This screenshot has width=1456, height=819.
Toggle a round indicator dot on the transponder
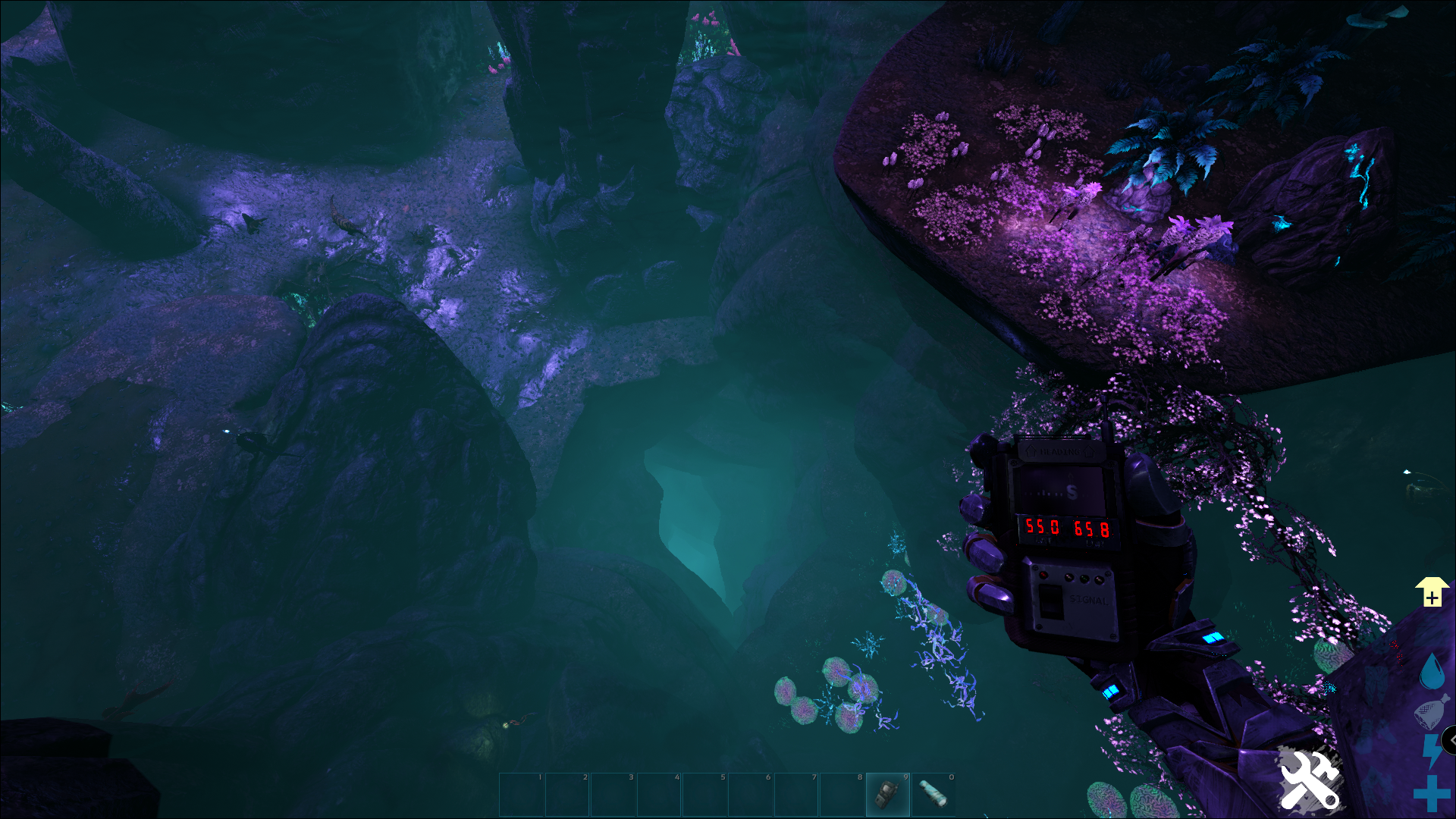point(1043,574)
